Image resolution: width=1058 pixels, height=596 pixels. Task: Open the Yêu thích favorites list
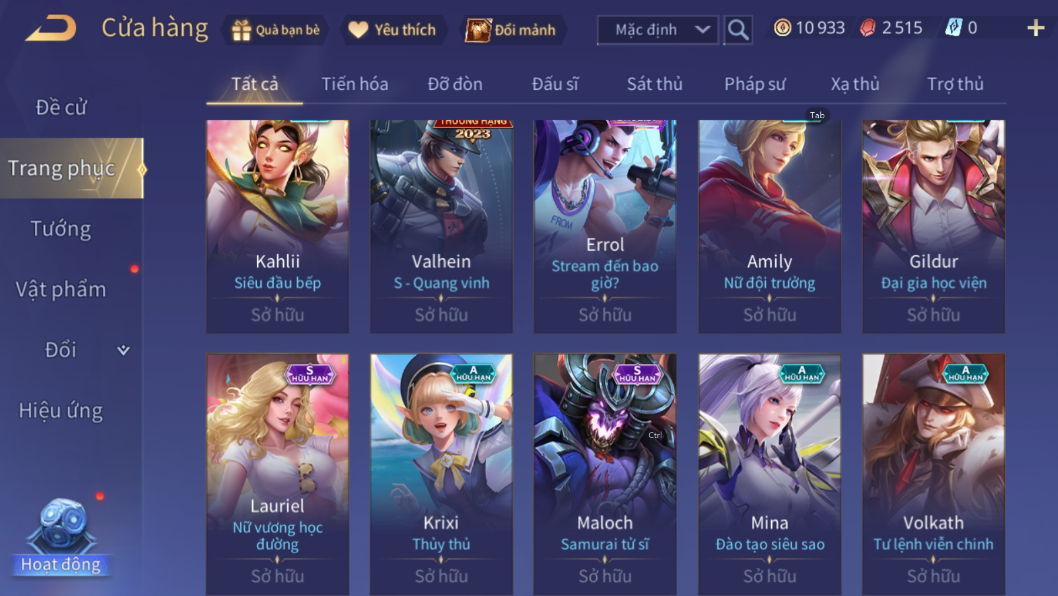(392, 30)
